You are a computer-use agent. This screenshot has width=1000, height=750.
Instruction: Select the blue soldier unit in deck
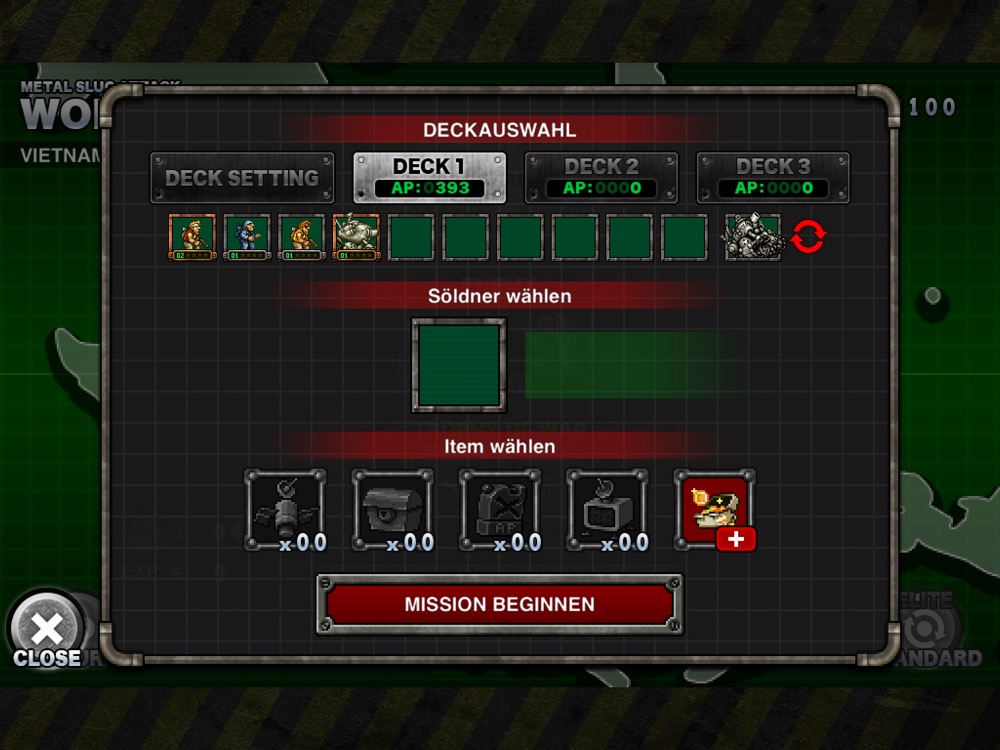tap(247, 238)
